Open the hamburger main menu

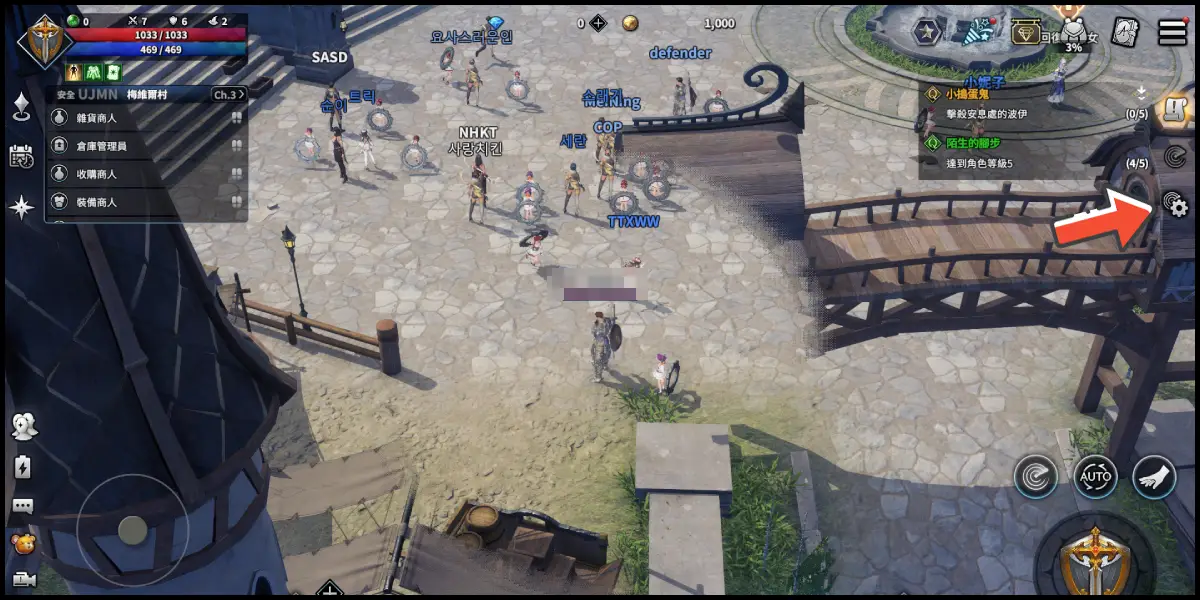[x=1172, y=32]
